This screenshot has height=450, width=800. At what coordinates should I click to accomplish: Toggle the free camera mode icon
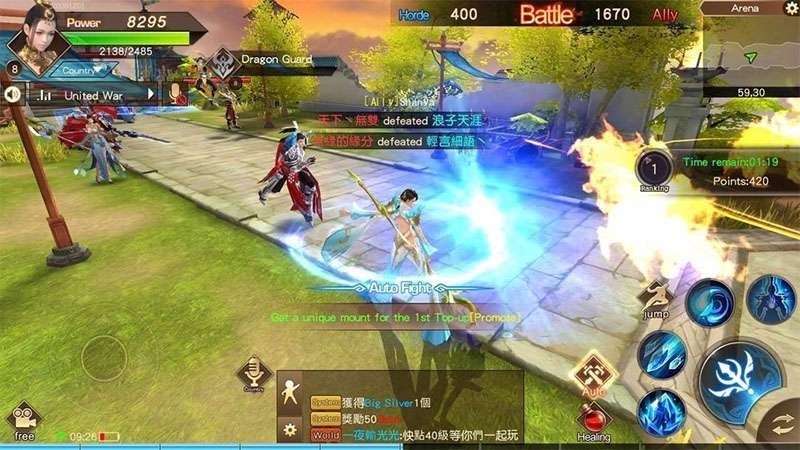point(24,419)
